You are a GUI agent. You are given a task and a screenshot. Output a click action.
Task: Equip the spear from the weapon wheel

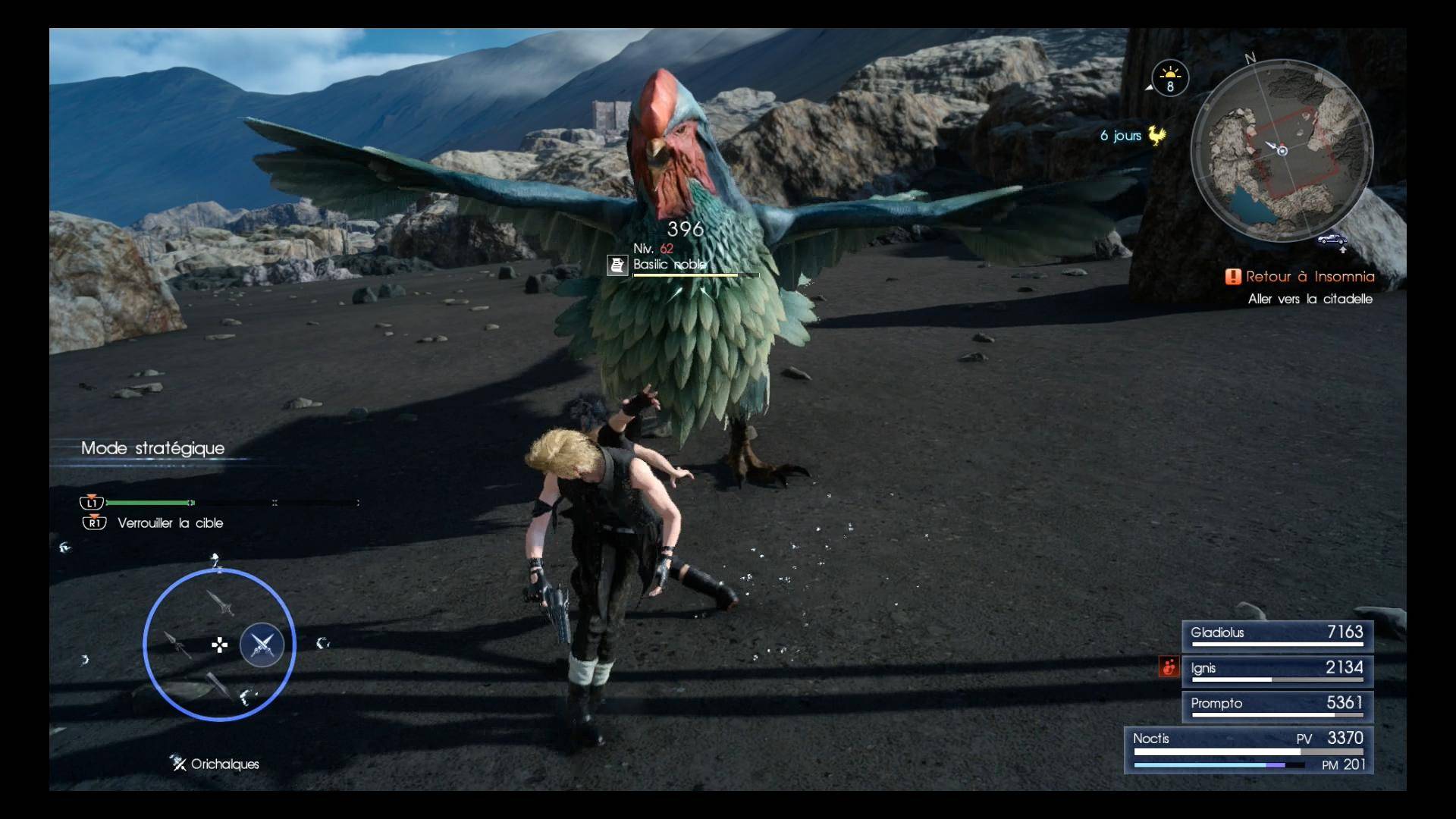pos(177,645)
